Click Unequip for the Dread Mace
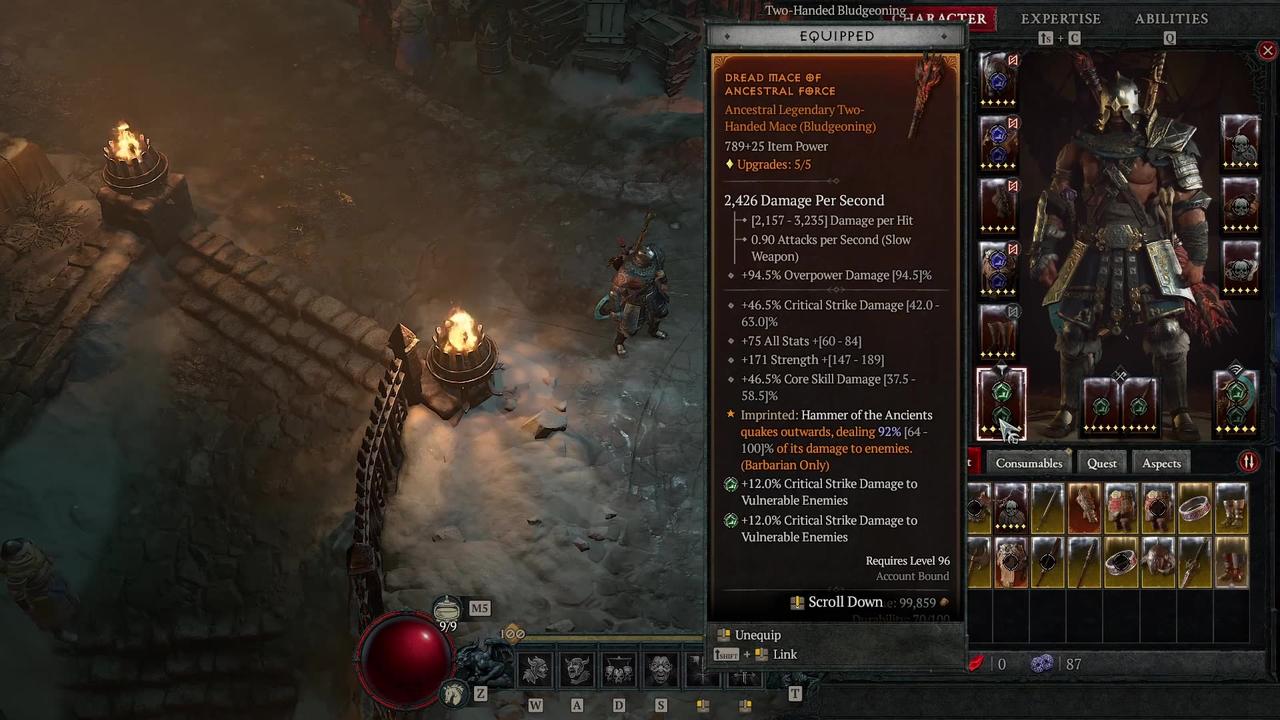The image size is (1280, 720). click(x=757, y=635)
